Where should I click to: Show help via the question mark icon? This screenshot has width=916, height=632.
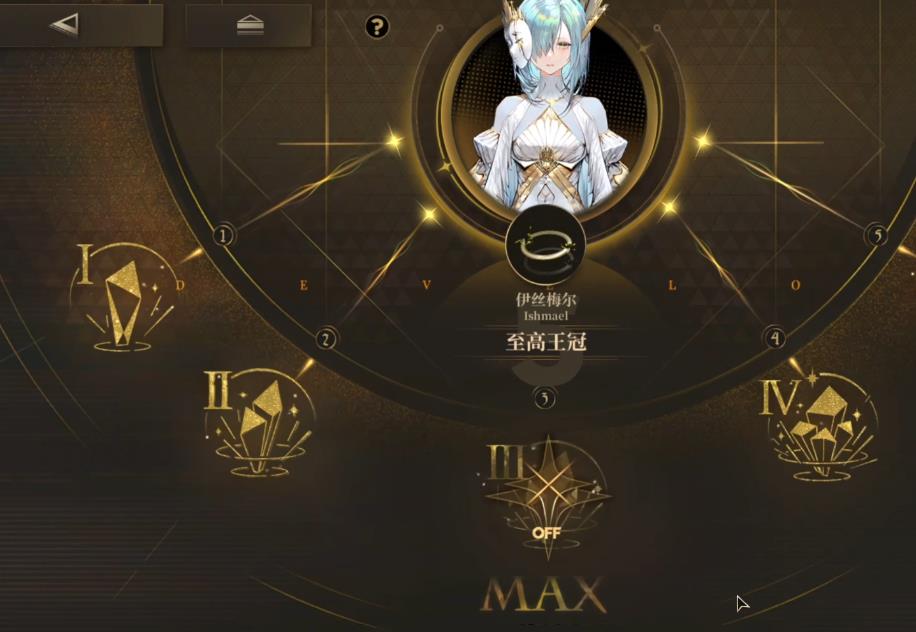pyautogui.click(x=377, y=27)
